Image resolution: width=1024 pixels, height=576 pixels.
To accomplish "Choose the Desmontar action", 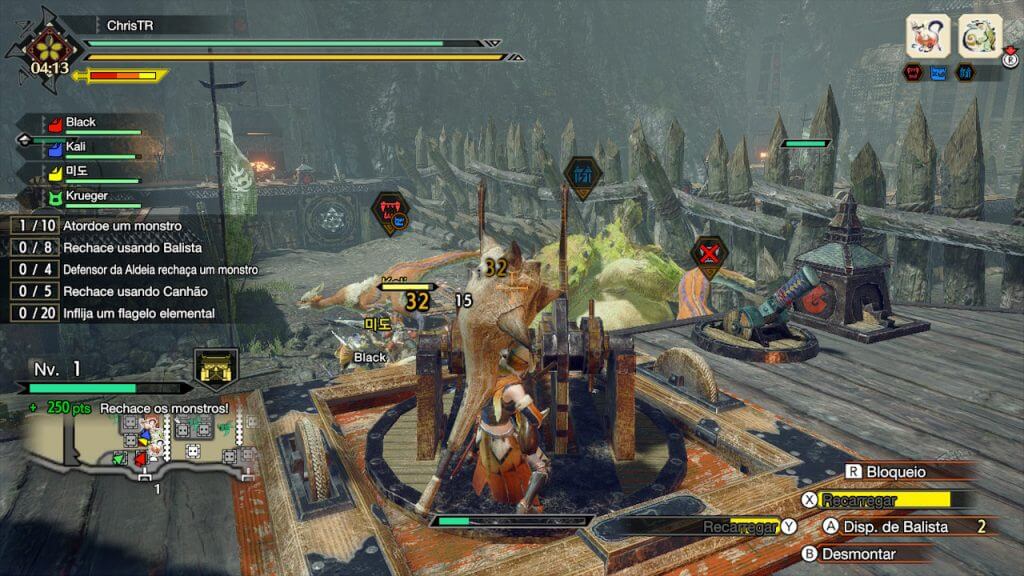I will [858, 553].
